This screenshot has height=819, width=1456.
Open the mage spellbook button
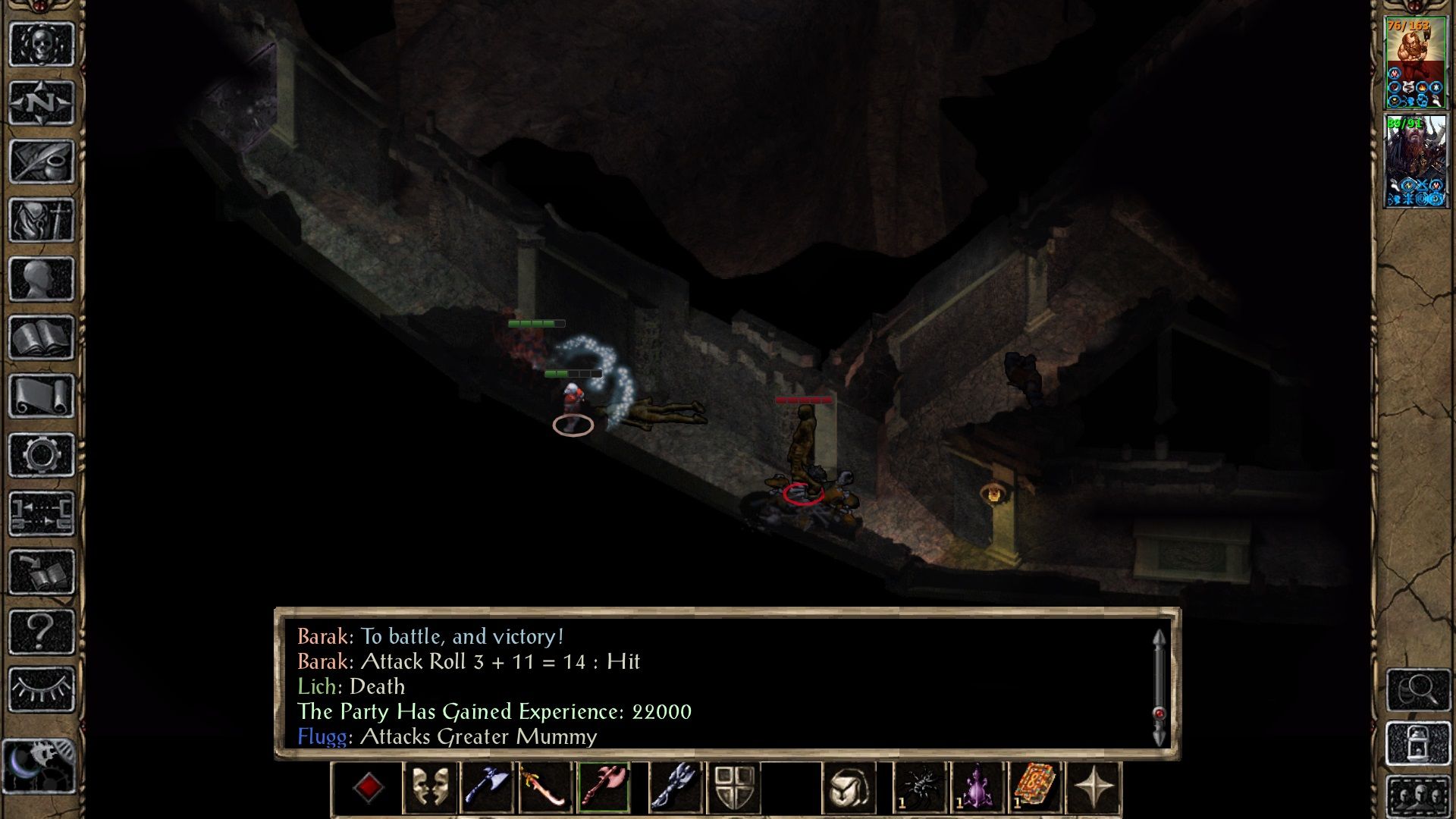coord(42,337)
